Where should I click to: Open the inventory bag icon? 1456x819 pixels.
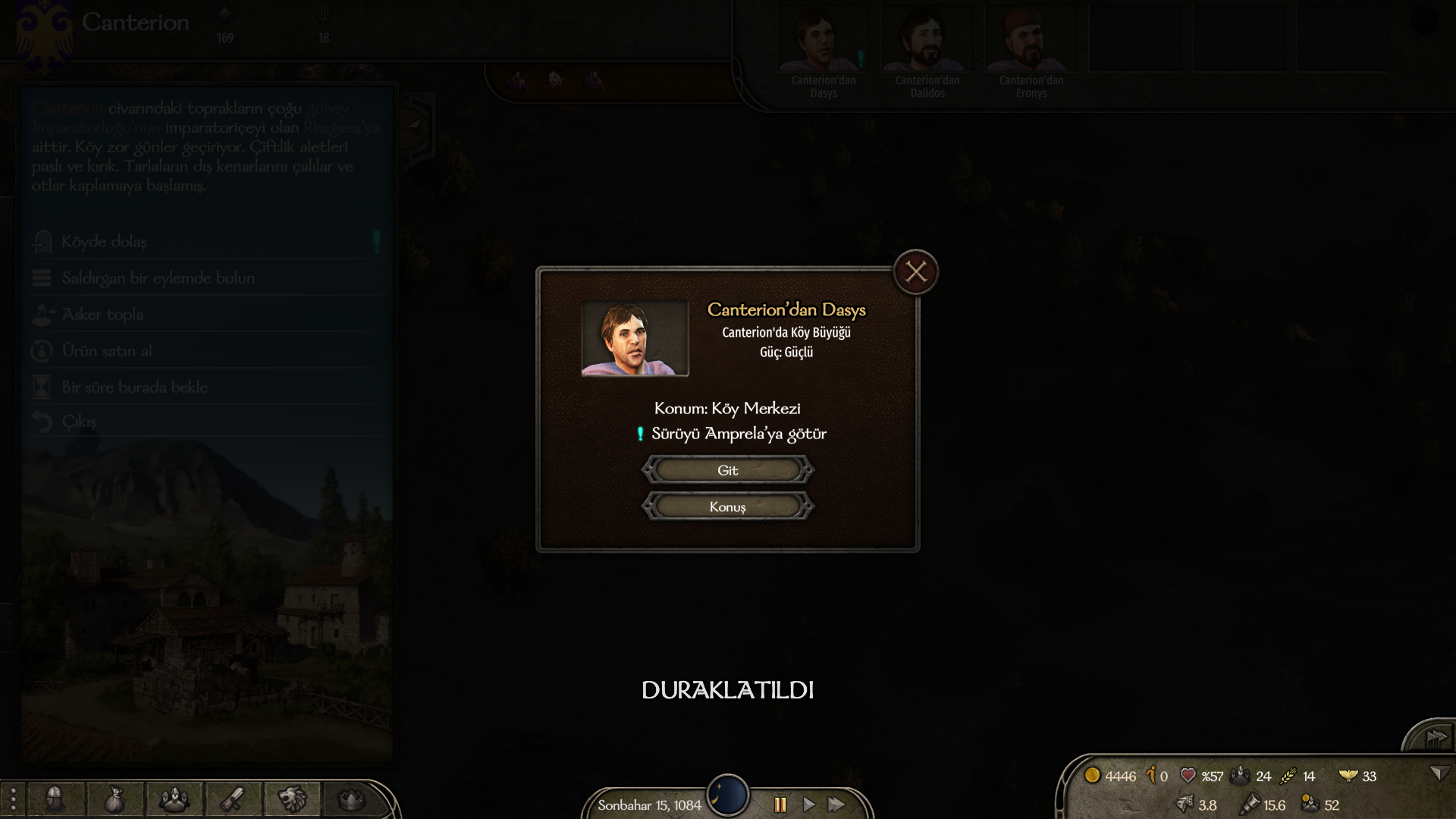tap(114, 799)
